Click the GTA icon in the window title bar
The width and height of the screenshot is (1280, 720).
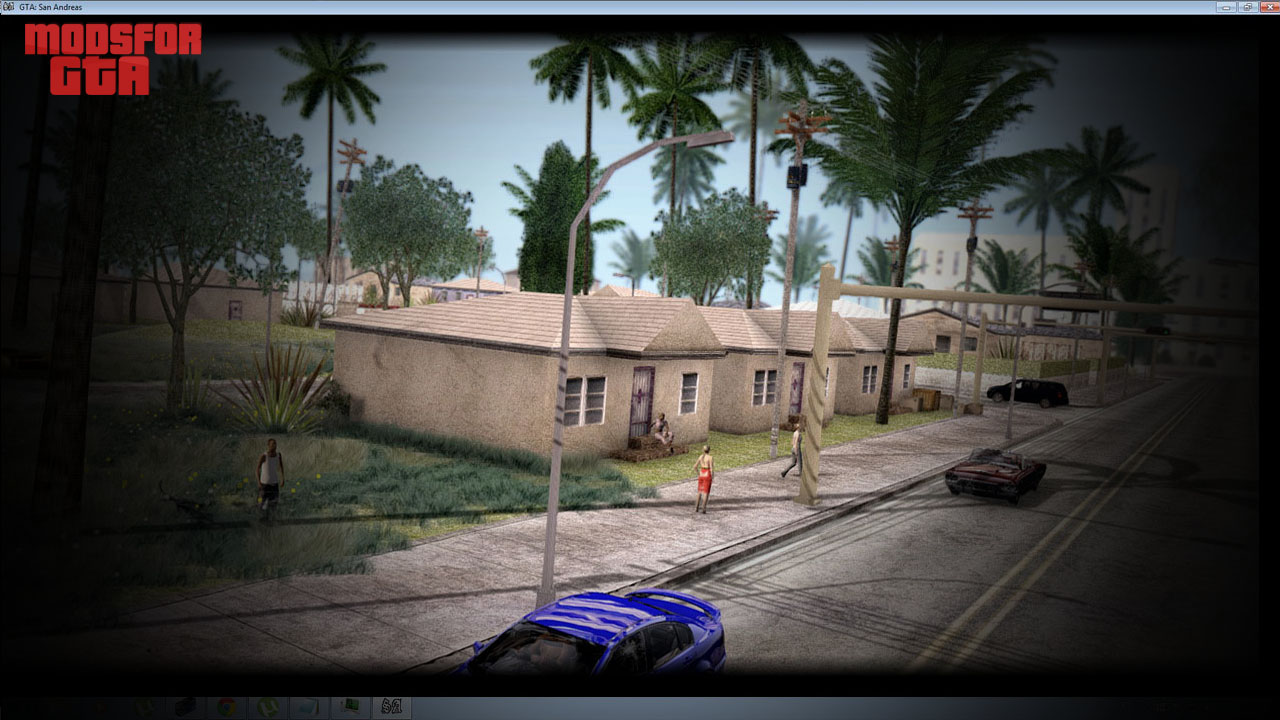(8, 6)
